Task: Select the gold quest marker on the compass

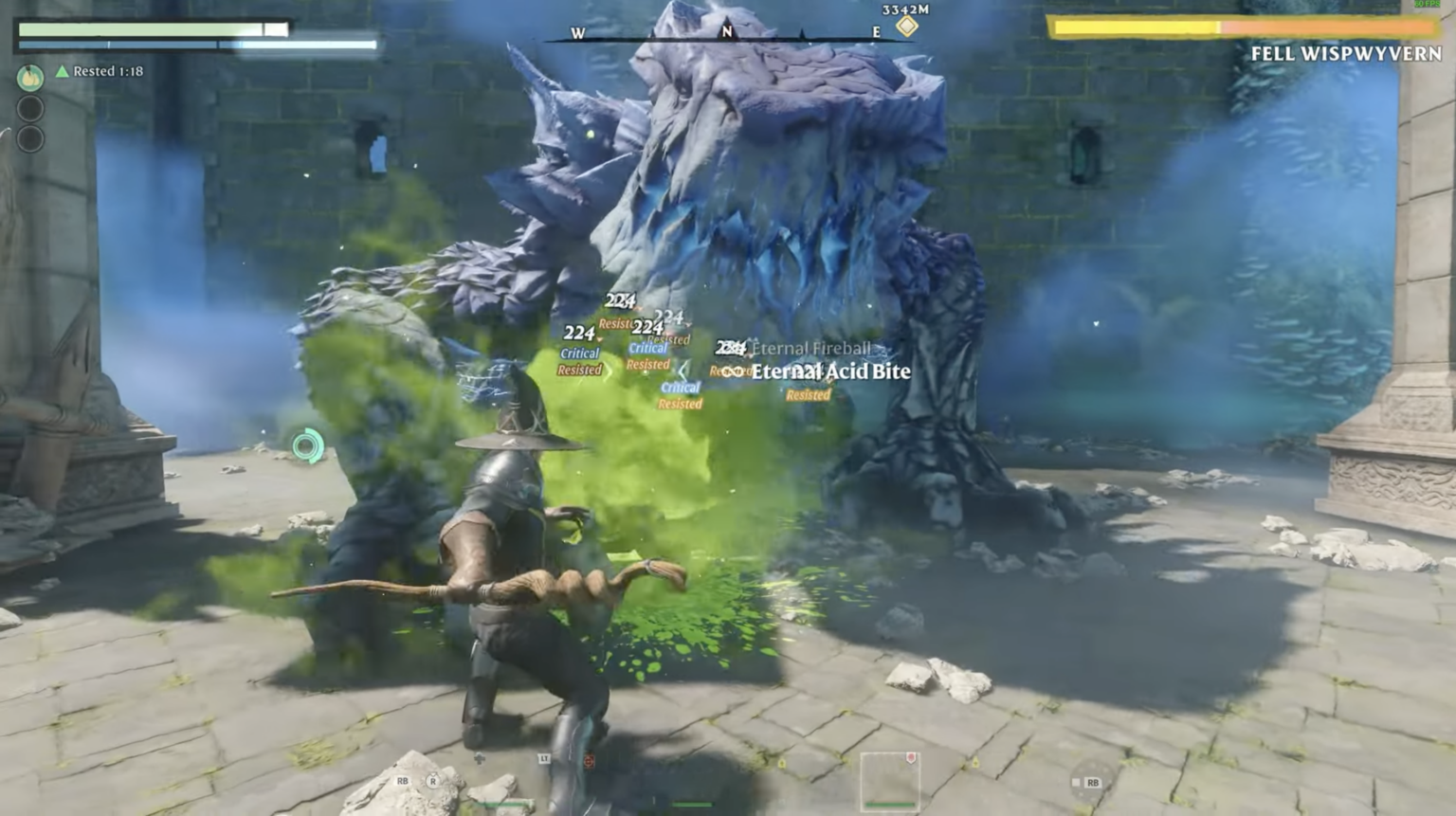Action: pos(907,27)
